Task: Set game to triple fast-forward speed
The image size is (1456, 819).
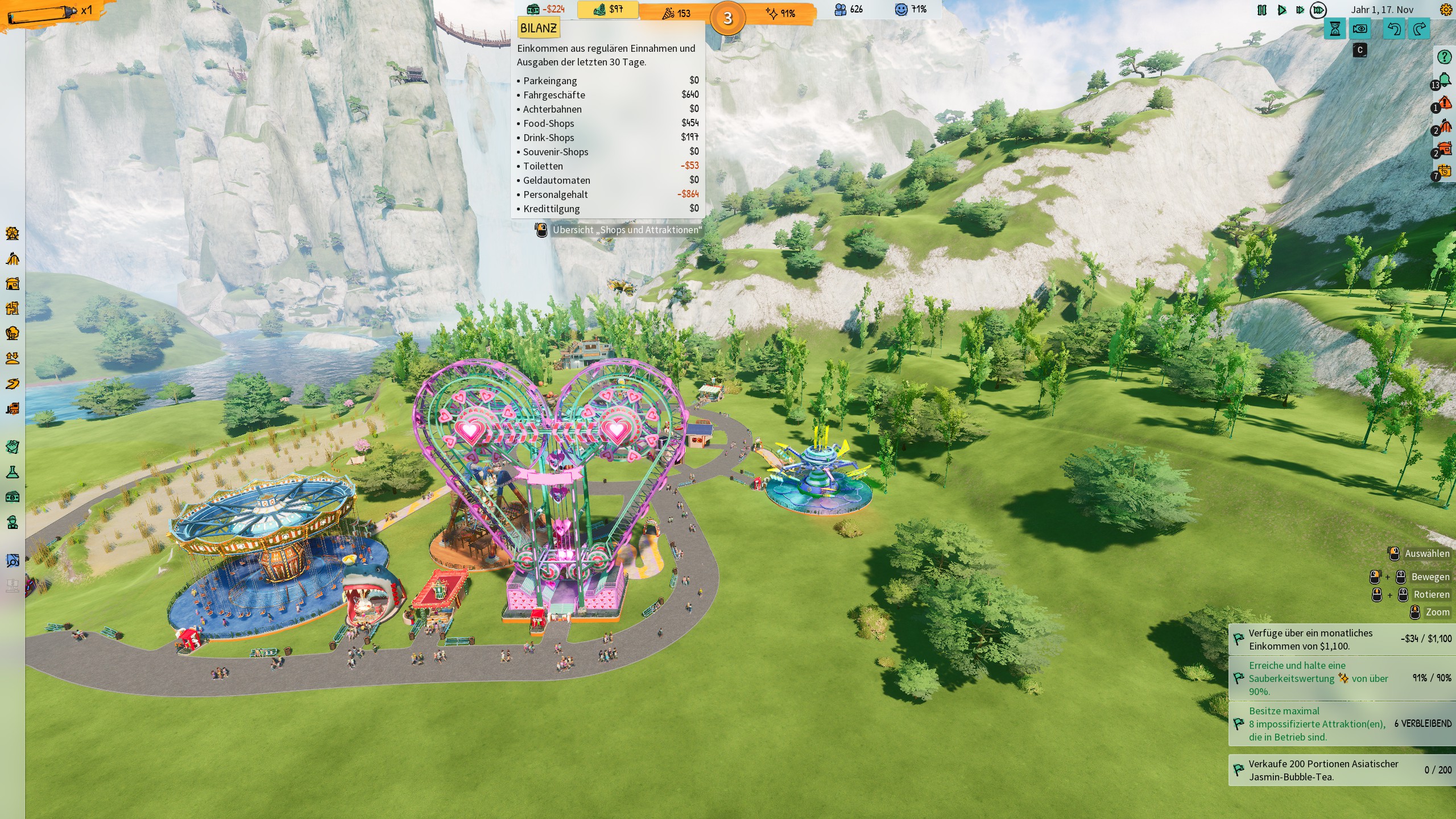Action: click(1318, 10)
